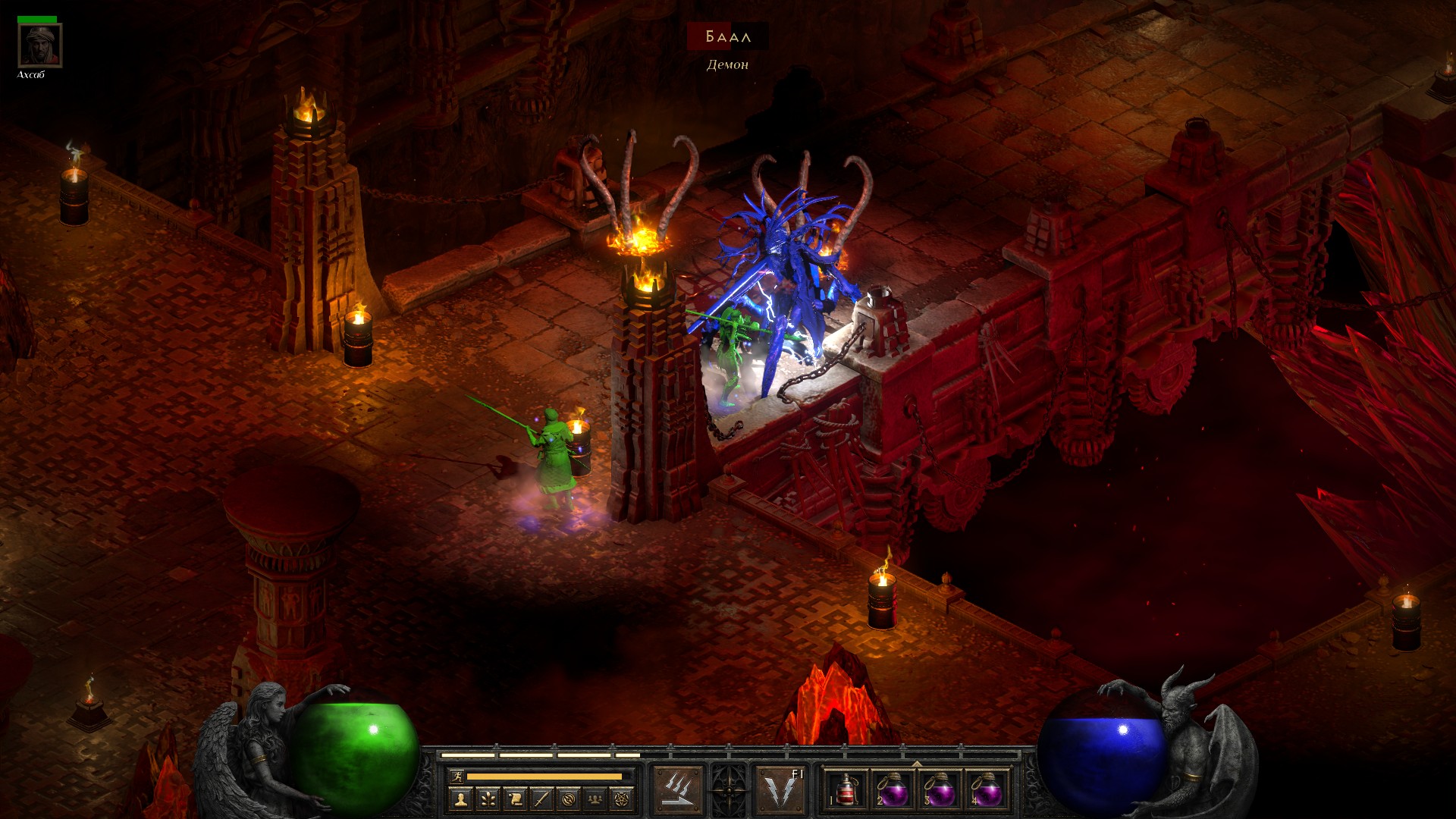Expand the belt with the small arrow

pos(917,764)
